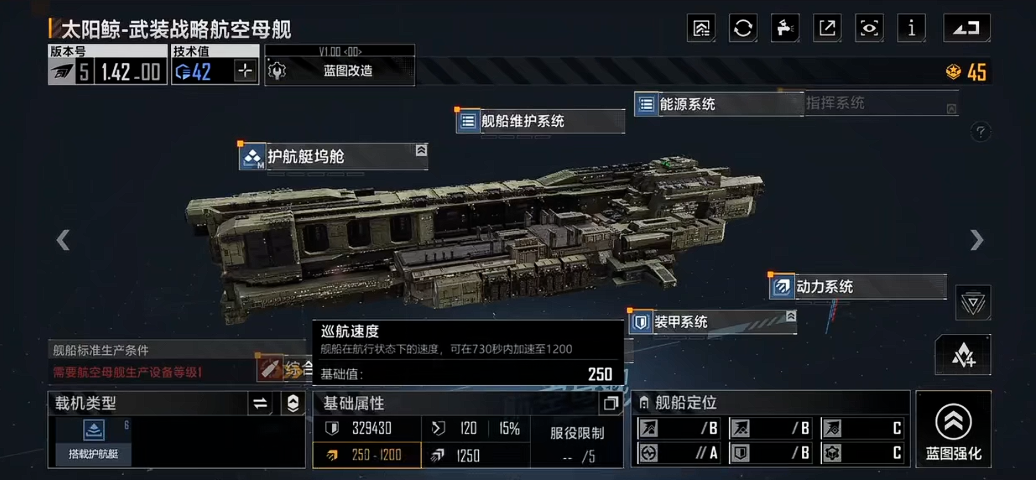1036x480 pixels.
Task: Click the swap arrows in 载机类型 header
Action: [260, 403]
